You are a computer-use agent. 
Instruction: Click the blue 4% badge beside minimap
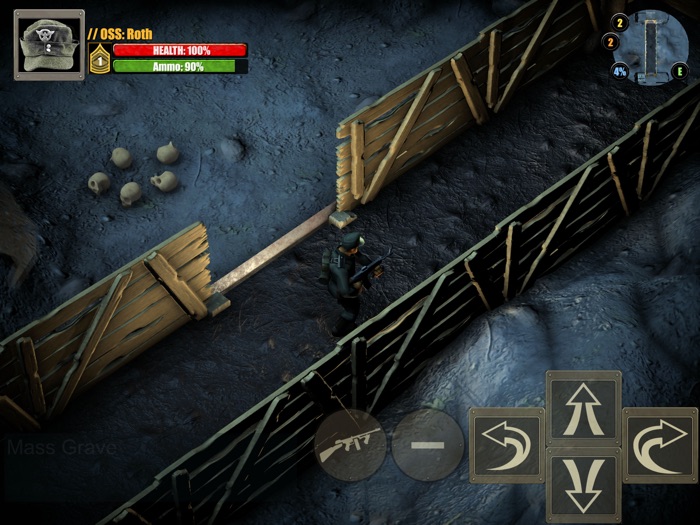coord(620,71)
